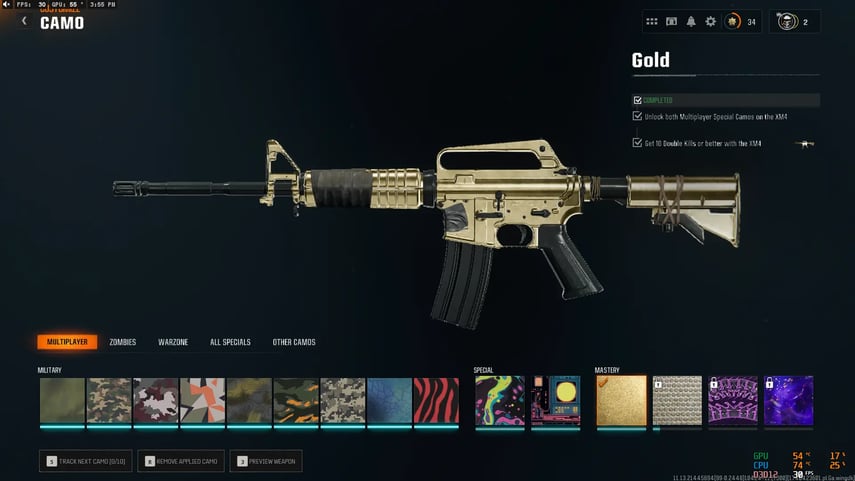Choose the red tiger stripe camo

(436, 400)
